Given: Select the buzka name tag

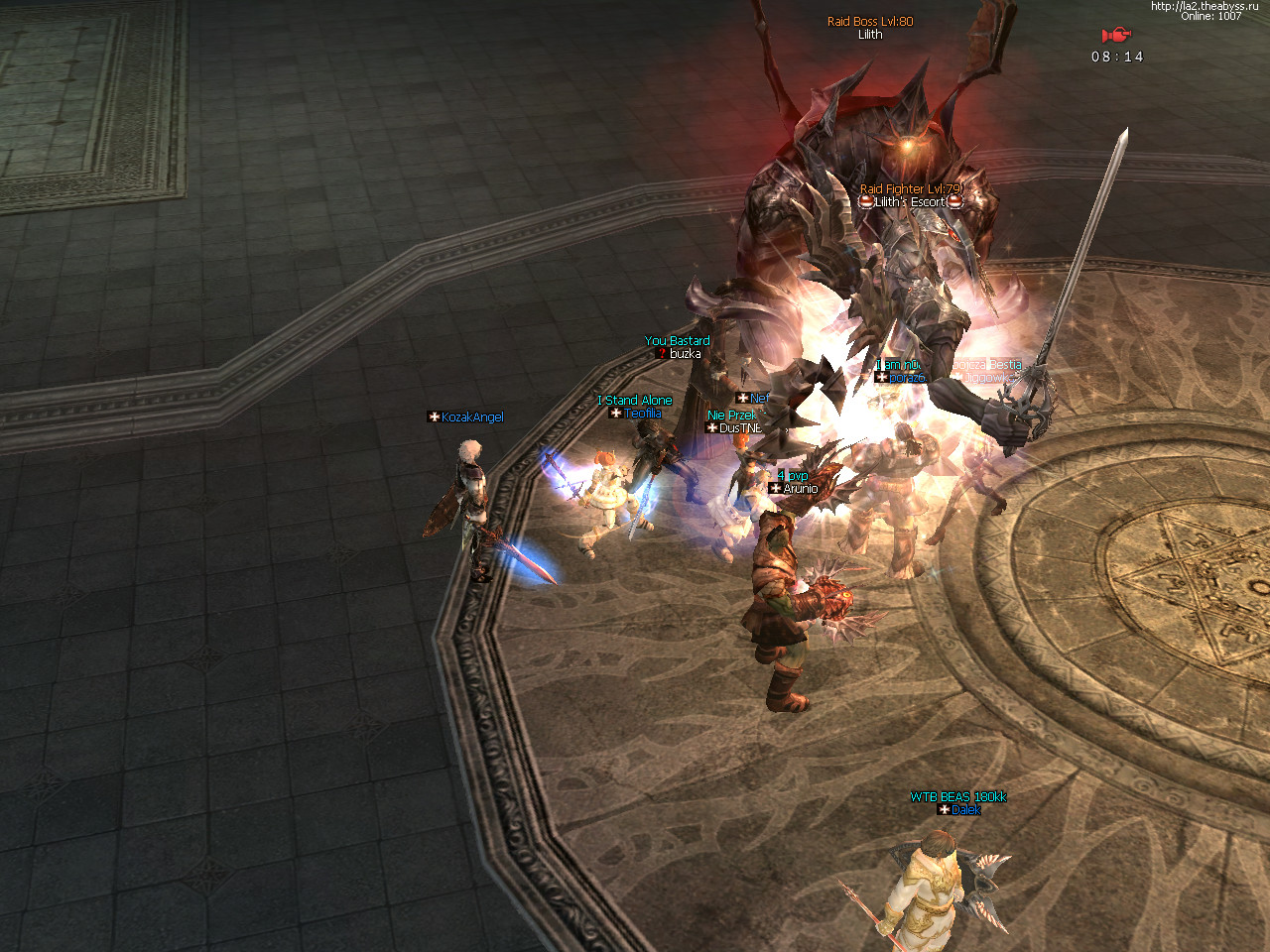Looking at the screenshot, I should click(685, 354).
